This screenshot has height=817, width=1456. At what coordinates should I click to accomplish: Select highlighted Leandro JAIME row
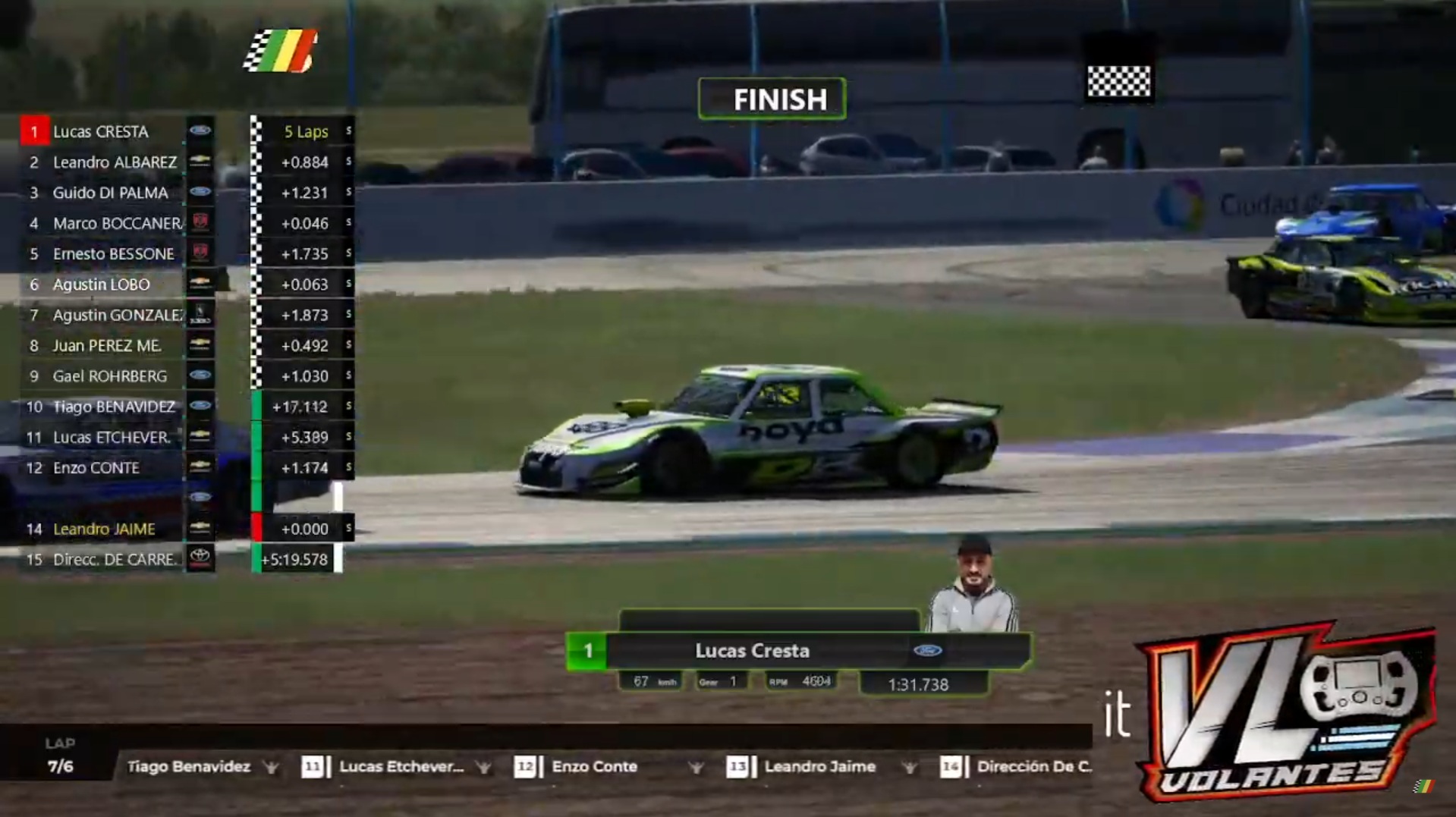point(104,529)
